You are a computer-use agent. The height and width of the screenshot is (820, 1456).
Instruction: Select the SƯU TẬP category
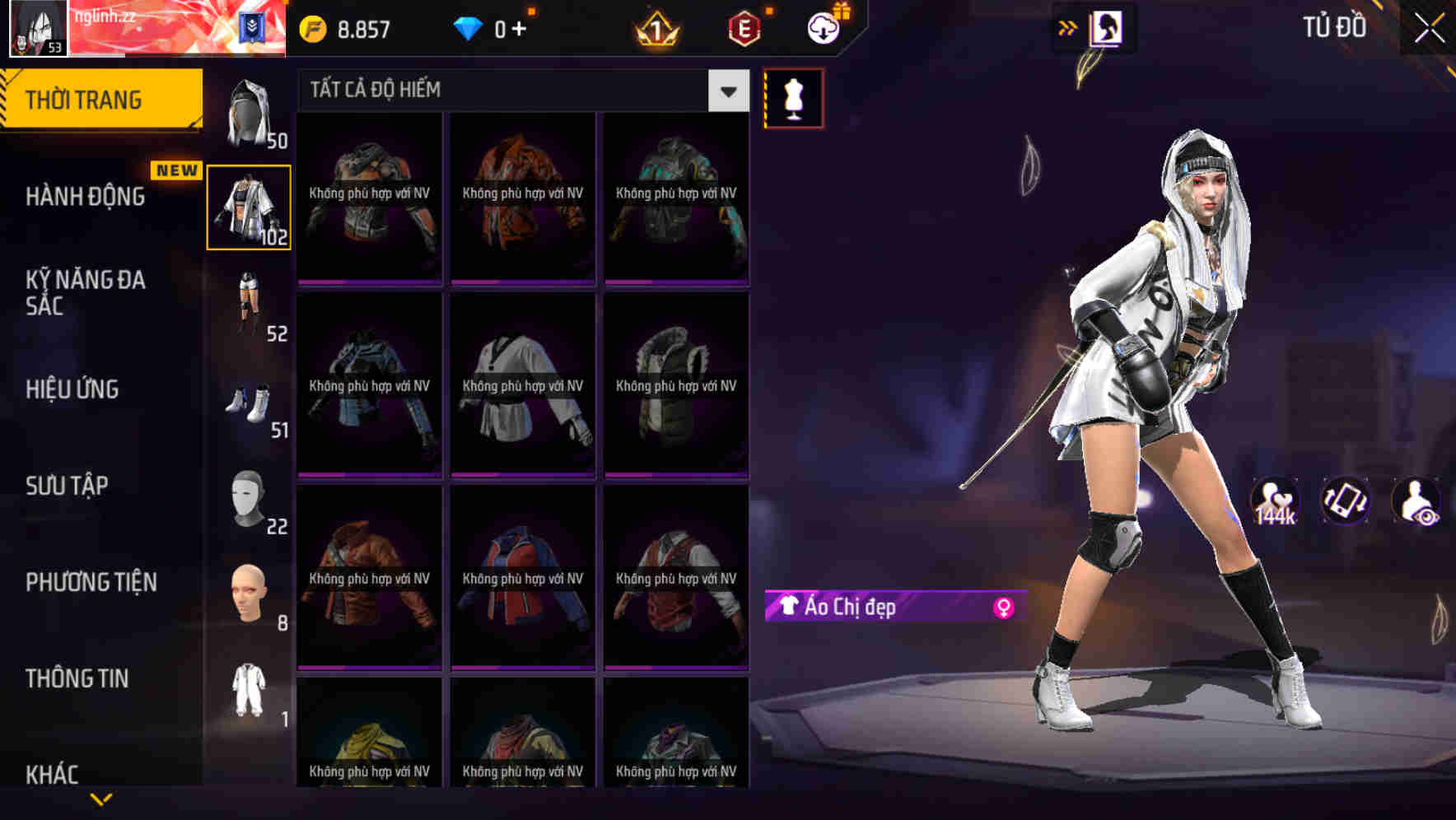[66, 486]
